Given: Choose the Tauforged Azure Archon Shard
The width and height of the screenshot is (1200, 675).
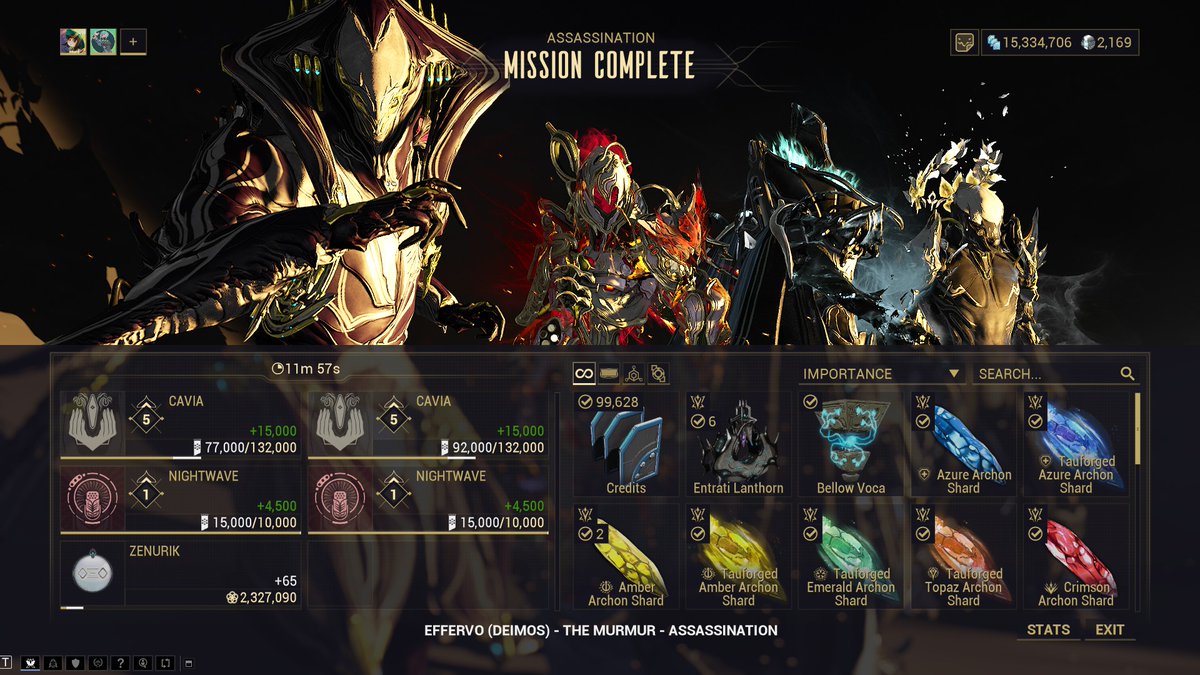Looking at the screenshot, I should coord(1076,445).
